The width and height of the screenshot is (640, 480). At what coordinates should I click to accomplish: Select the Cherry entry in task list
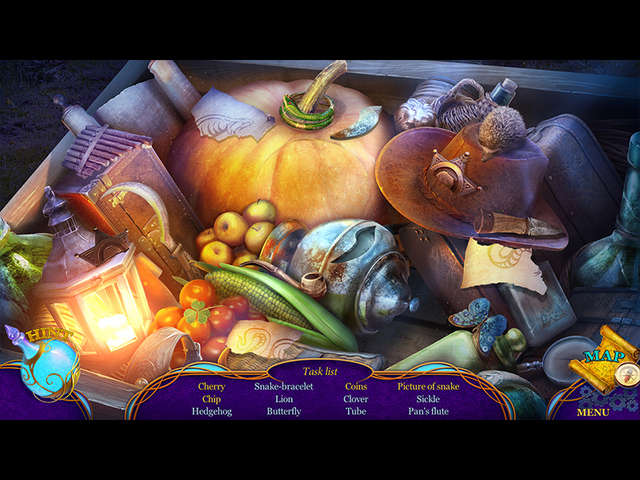pyautogui.click(x=211, y=386)
